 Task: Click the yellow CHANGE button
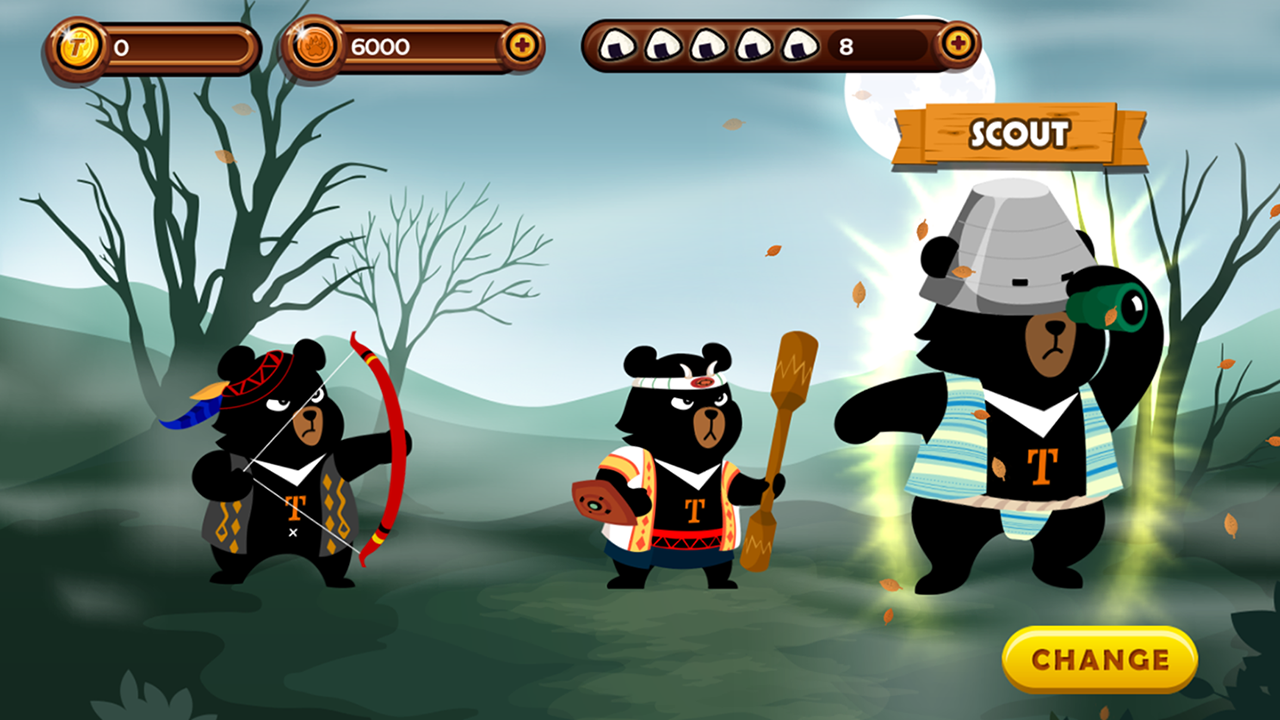click(x=1099, y=660)
